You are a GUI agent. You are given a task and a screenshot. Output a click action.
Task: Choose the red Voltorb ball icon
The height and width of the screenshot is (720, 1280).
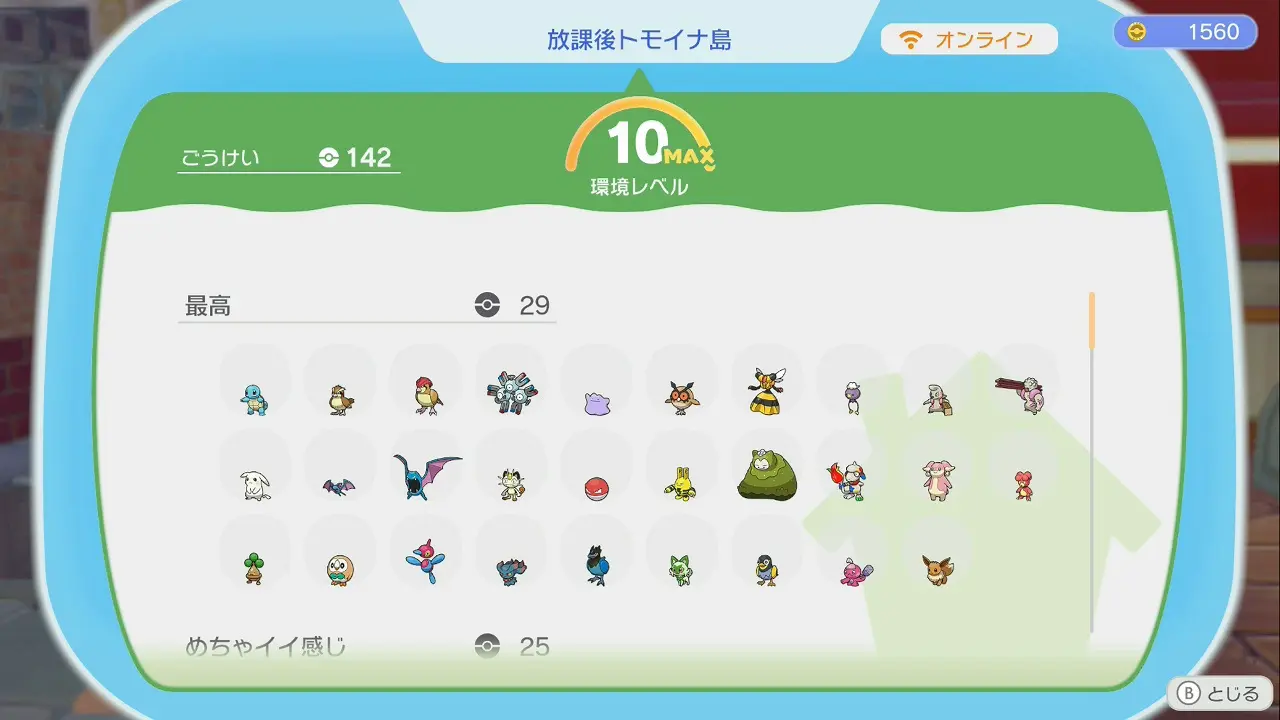tap(596, 488)
